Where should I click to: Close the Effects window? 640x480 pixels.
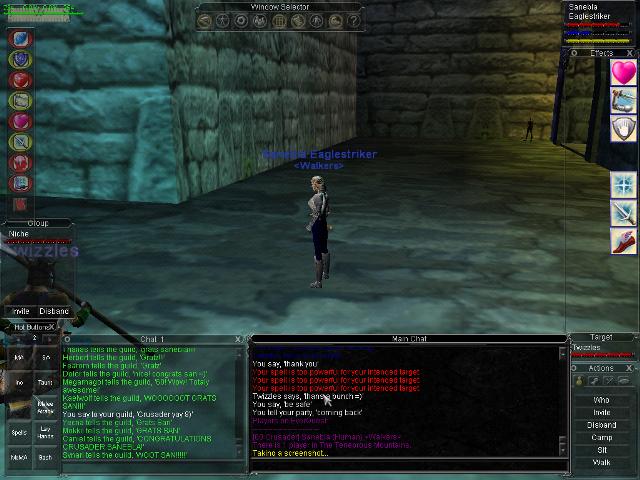click(632, 53)
